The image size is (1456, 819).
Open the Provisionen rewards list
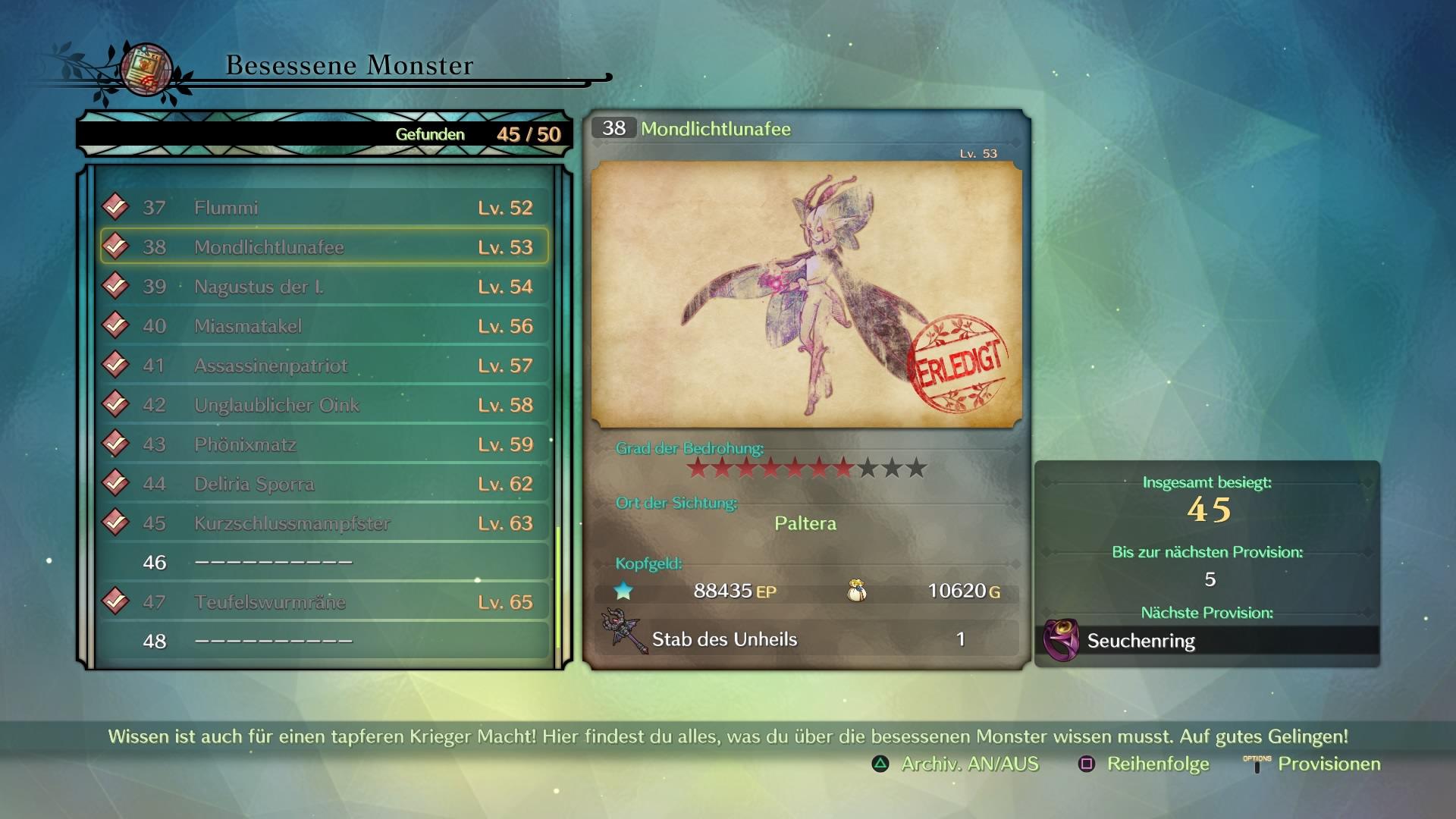coord(1314,764)
